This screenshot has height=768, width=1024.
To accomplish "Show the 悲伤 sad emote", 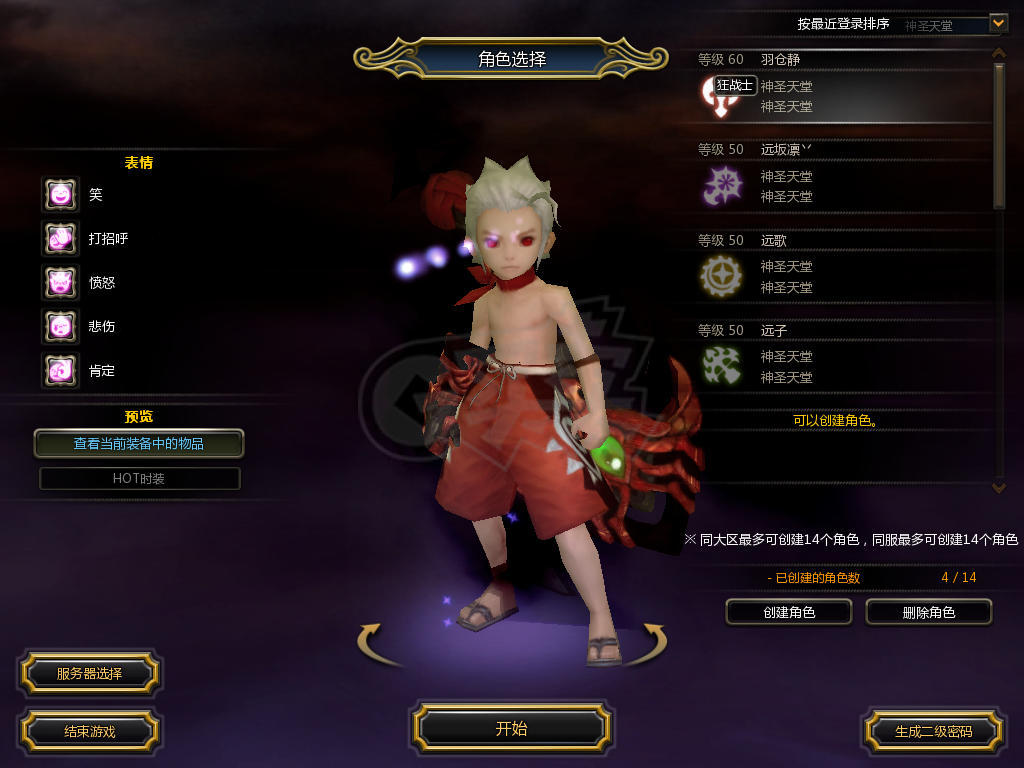I will point(60,327).
